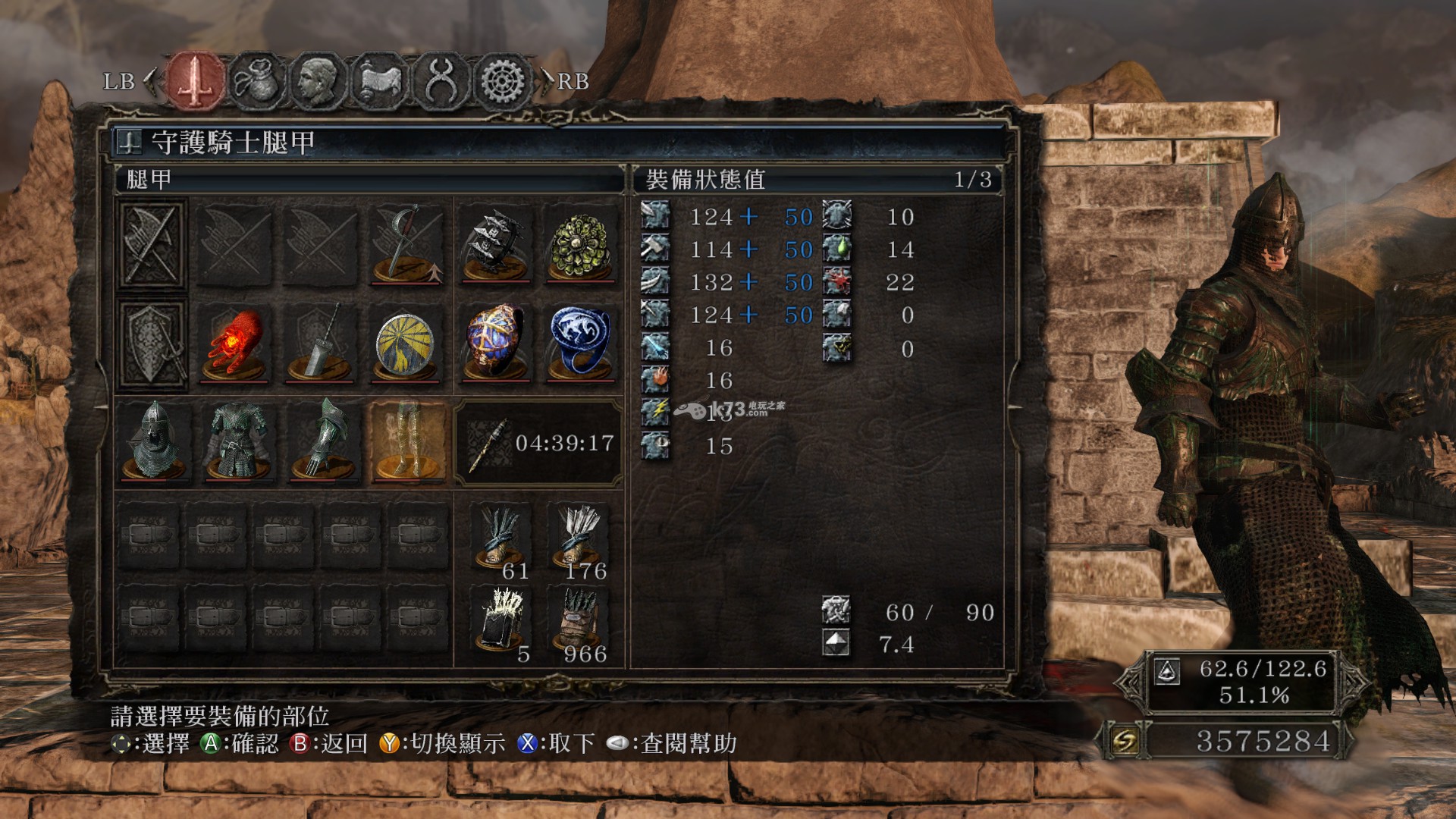Image resolution: width=1456 pixels, height=819 pixels.
Task: Switch to the sword equipment tab
Action: (196, 80)
